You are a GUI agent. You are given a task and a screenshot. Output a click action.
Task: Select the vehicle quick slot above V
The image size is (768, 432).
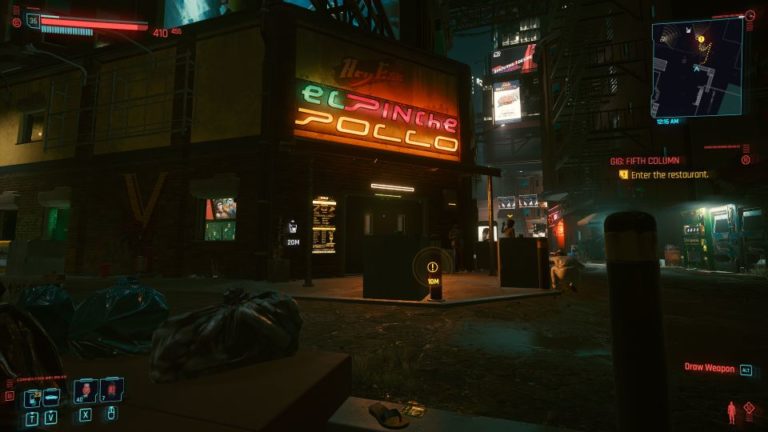pyautogui.click(x=50, y=397)
